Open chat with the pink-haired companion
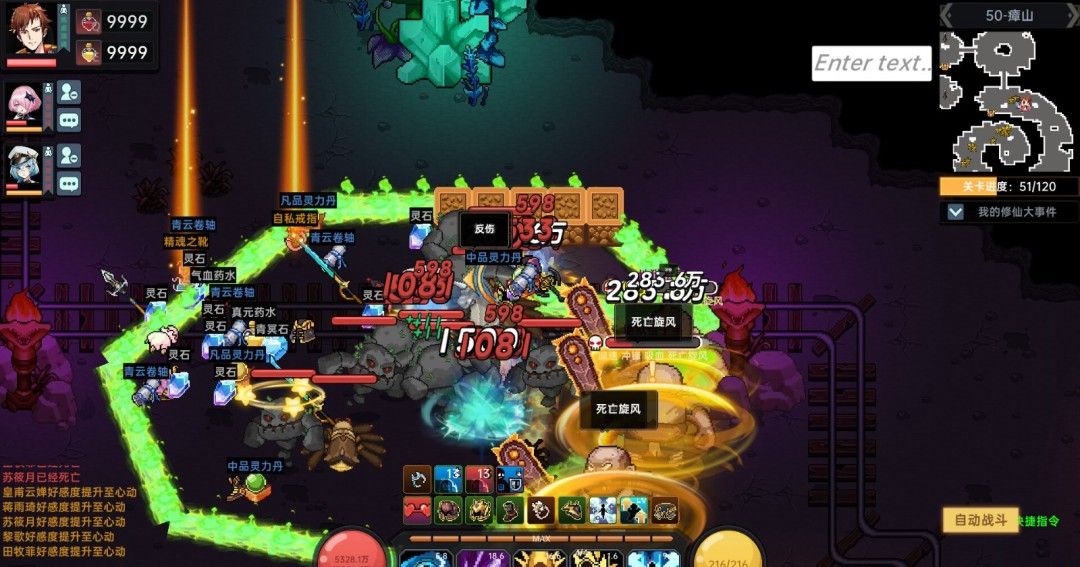Image resolution: width=1080 pixels, height=567 pixels. coord(68,120)
